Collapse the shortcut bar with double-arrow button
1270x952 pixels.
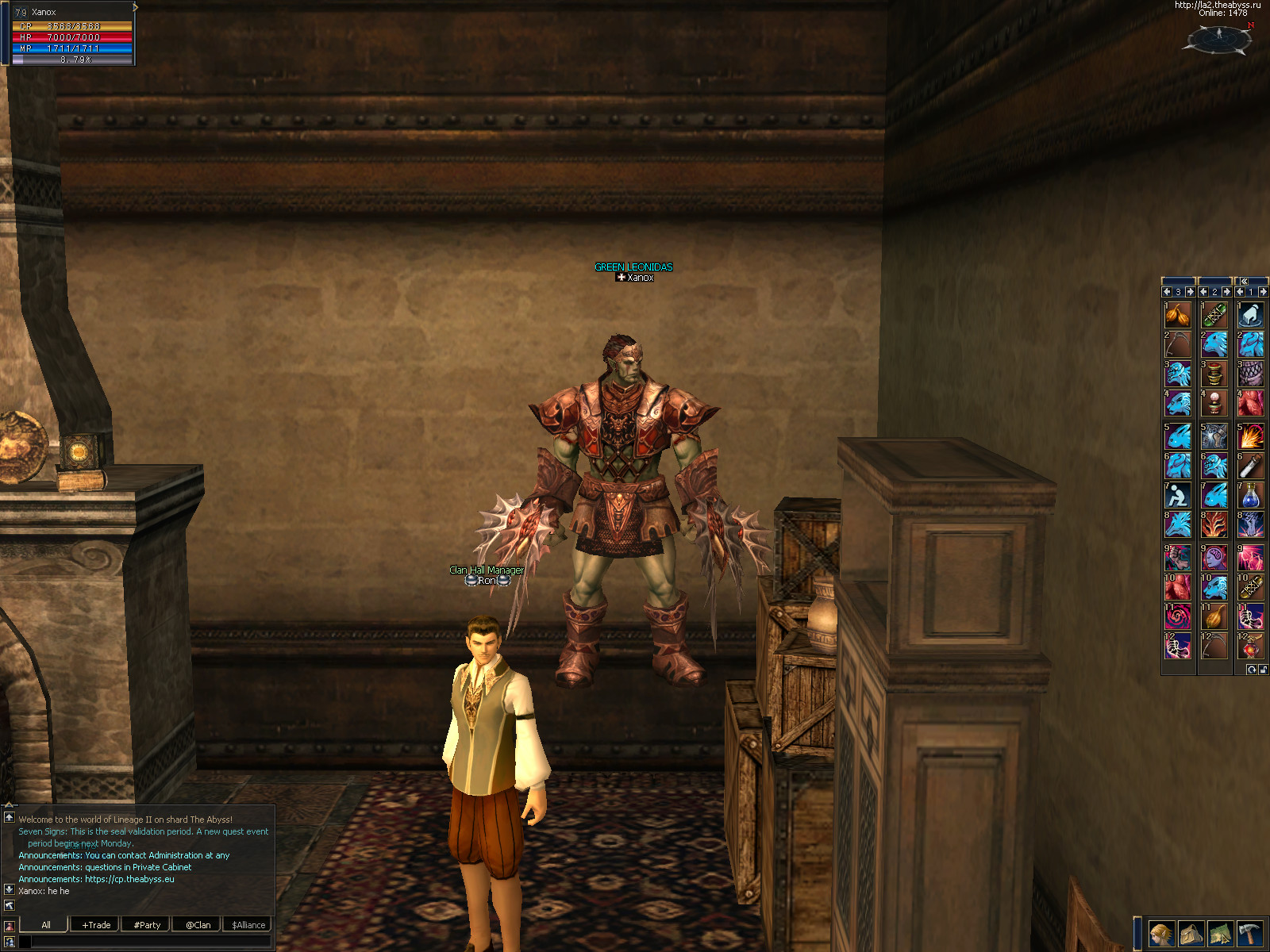[1245, 281]
